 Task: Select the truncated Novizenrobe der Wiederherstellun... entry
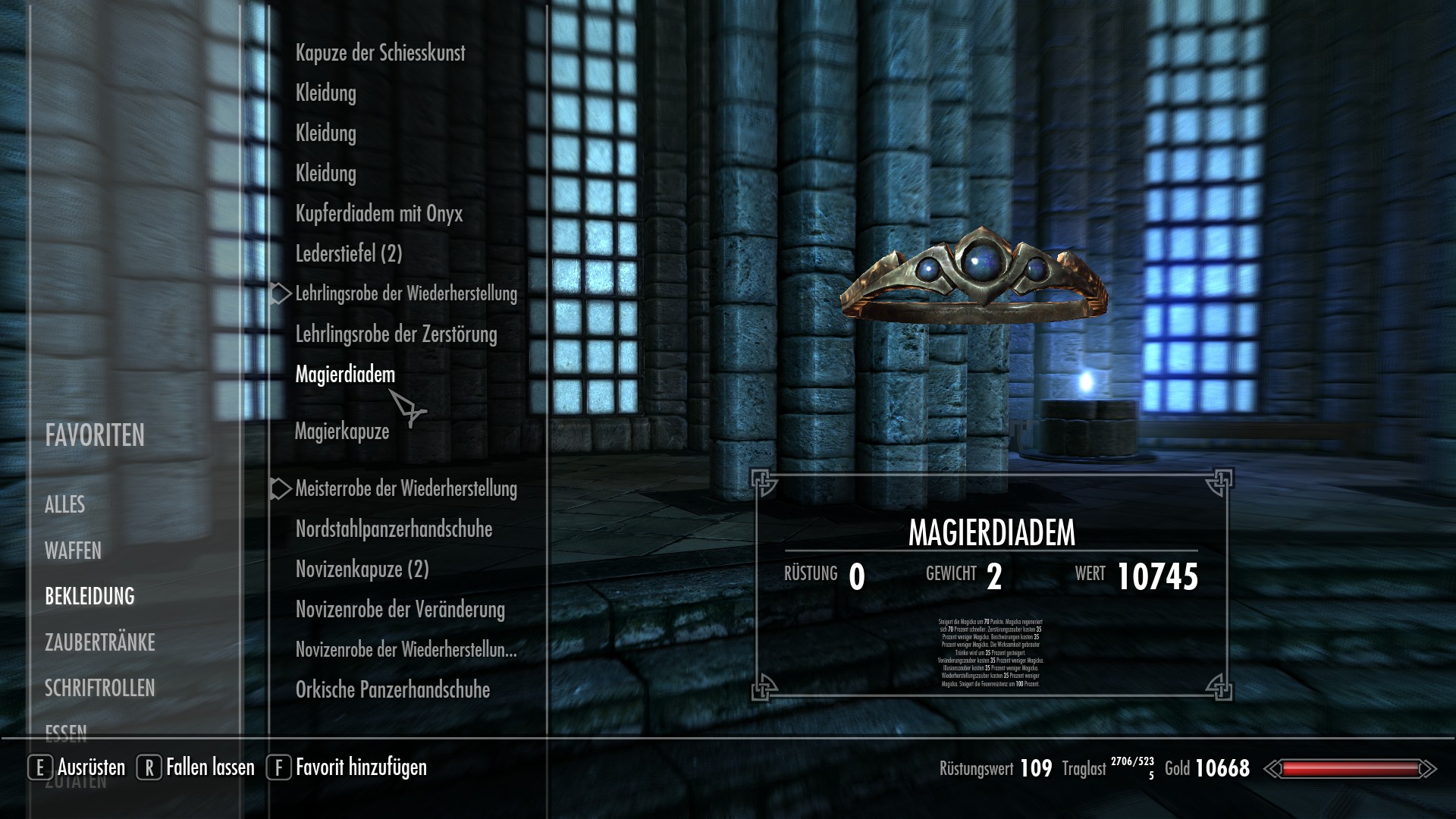406,650
